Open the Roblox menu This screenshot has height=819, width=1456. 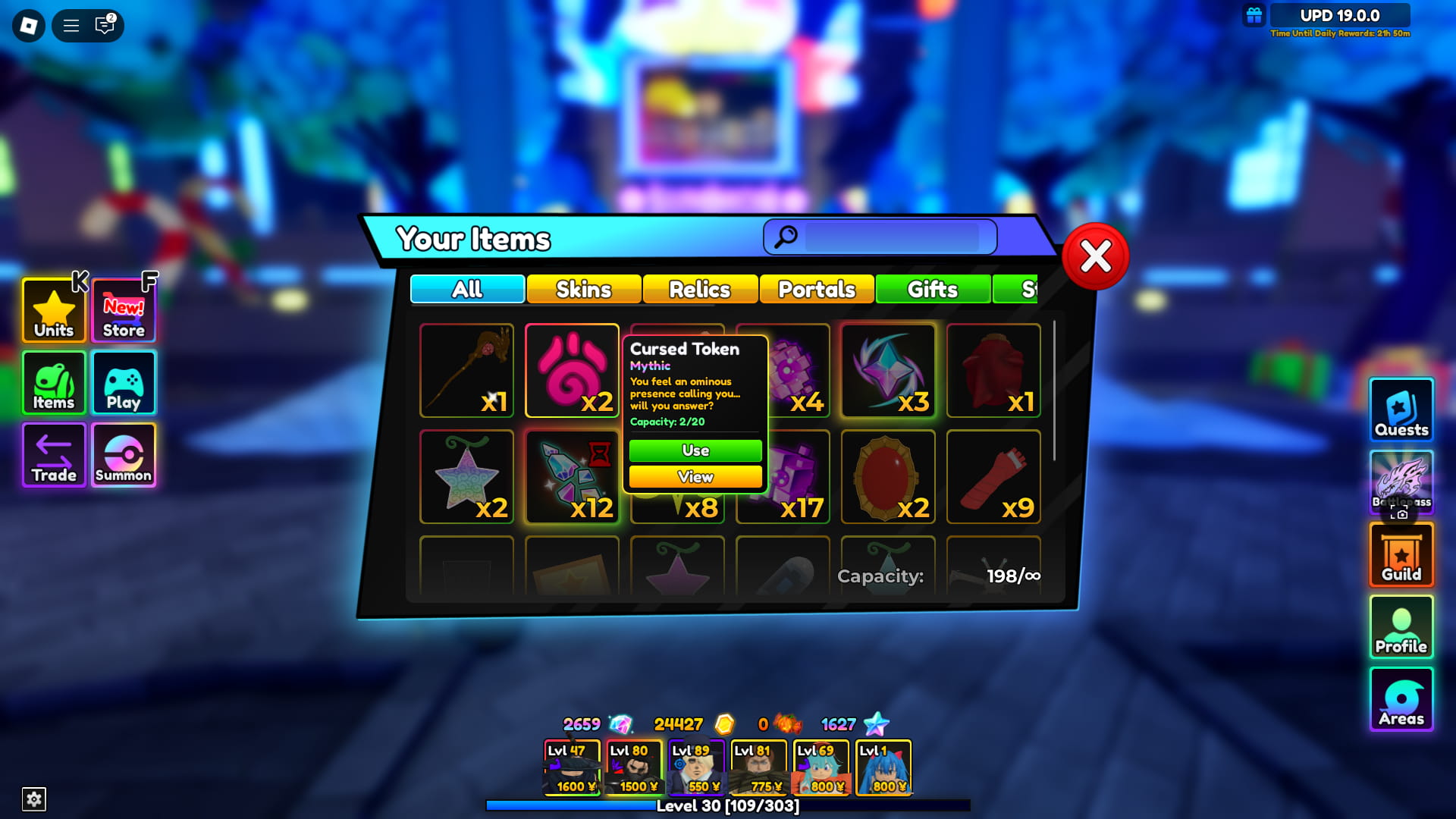[x=27, y=26]
